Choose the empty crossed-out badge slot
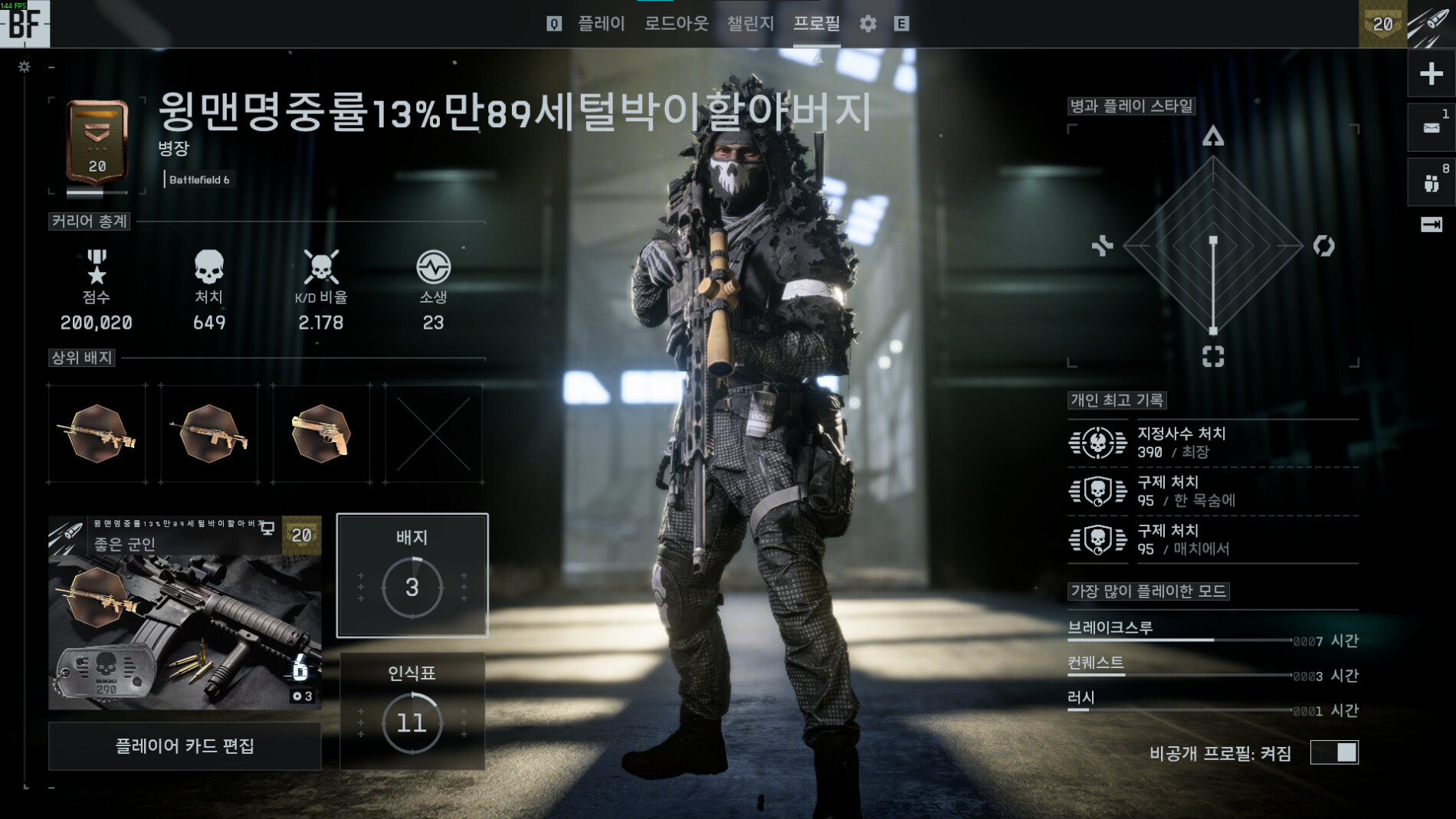The image size is (1456, 819). pos(434,434)
